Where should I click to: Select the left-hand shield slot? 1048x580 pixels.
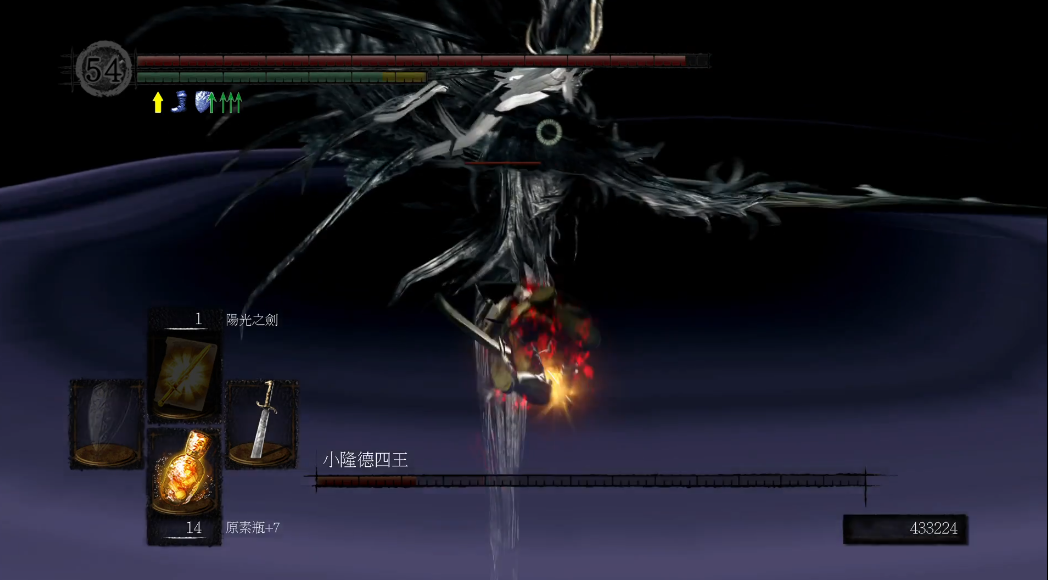[x=107, y=423]
